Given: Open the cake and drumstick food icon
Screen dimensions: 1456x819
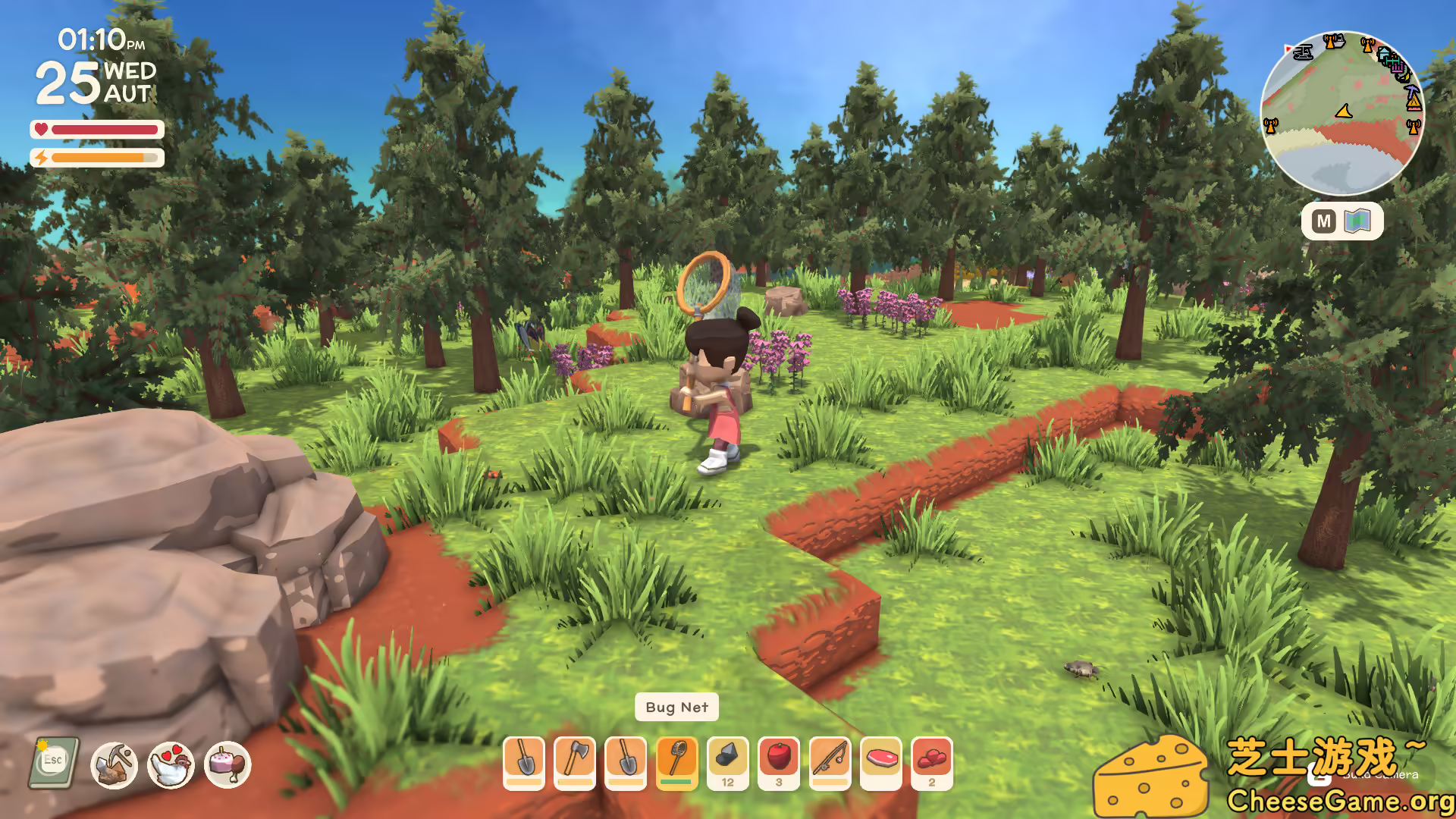Looking at the screenshot, I should pyautogui.click(x=227, y=765).
